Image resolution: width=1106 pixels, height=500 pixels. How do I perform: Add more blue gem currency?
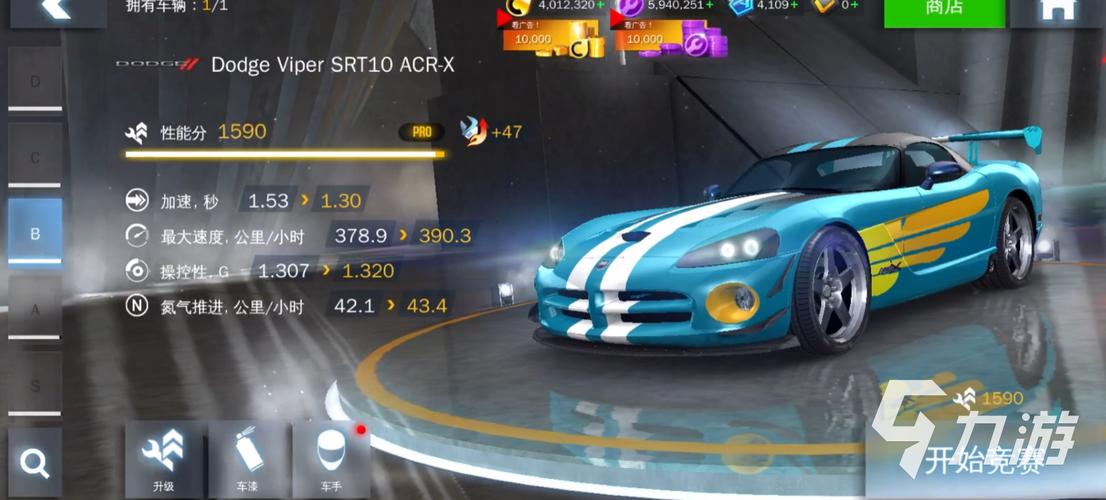(x=795, y=5)
